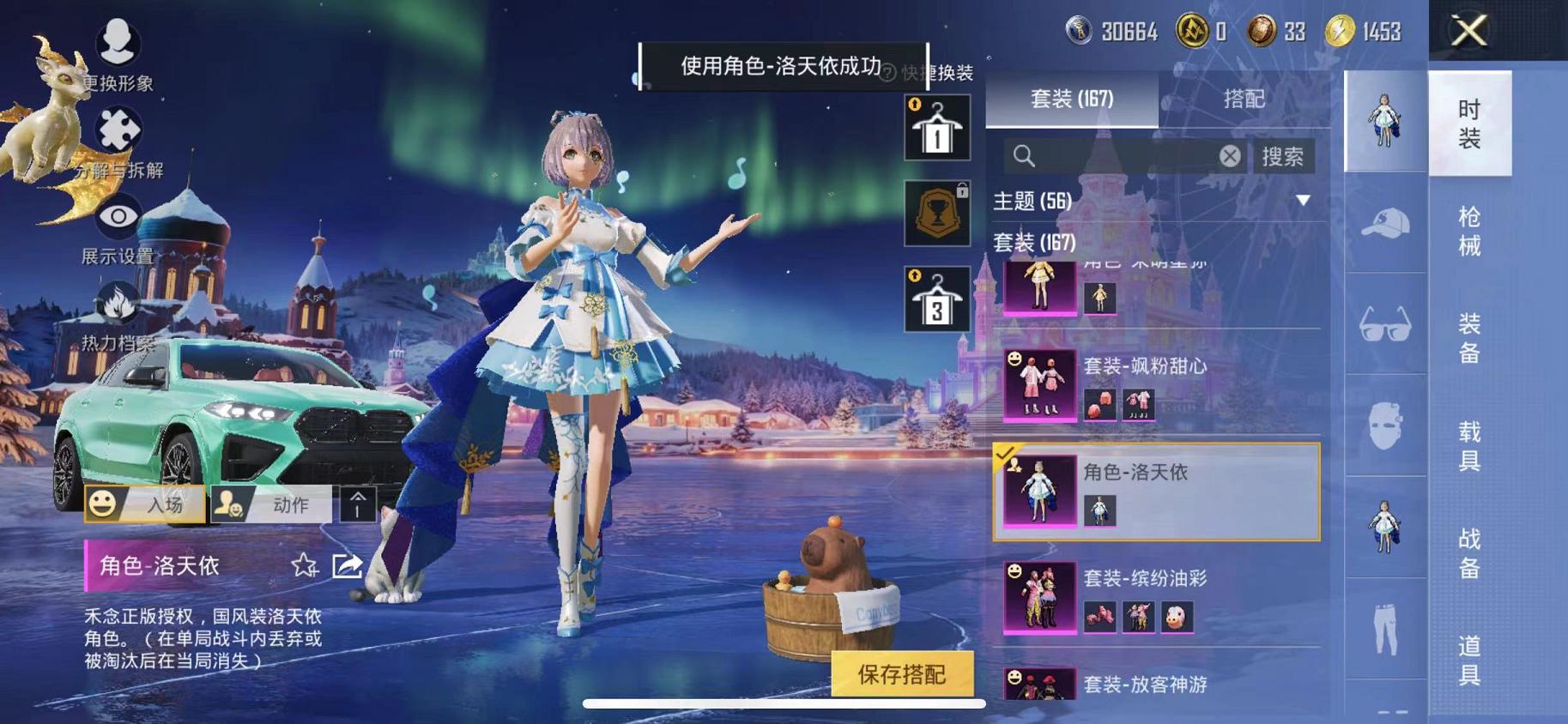1568x724 pixels.
Task: Click inside the search input field
Action: (x=1116, y=156)
